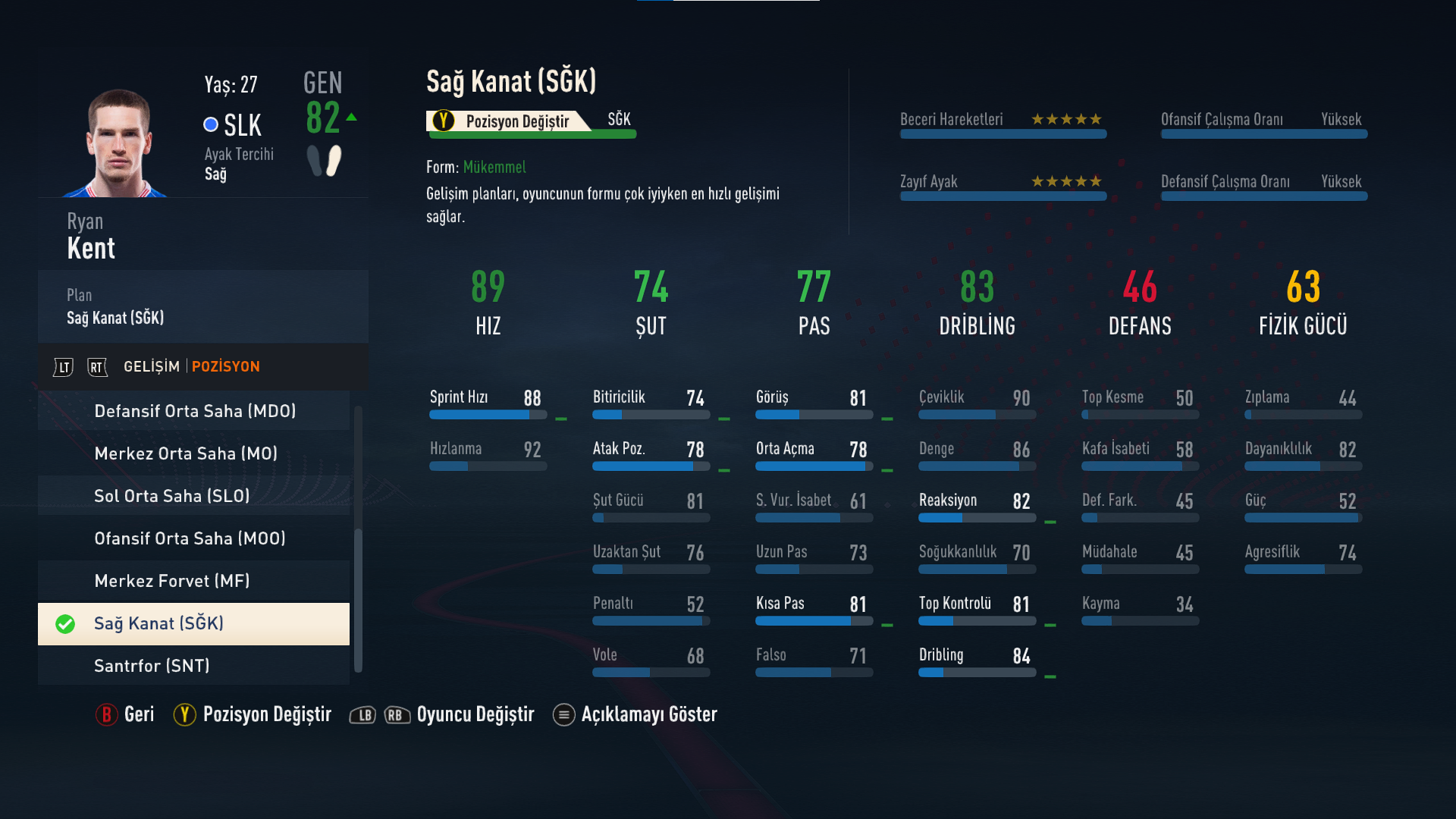Click the position list scrollbar
This screenshot has width=1456, height=819.
click(358, 599)
